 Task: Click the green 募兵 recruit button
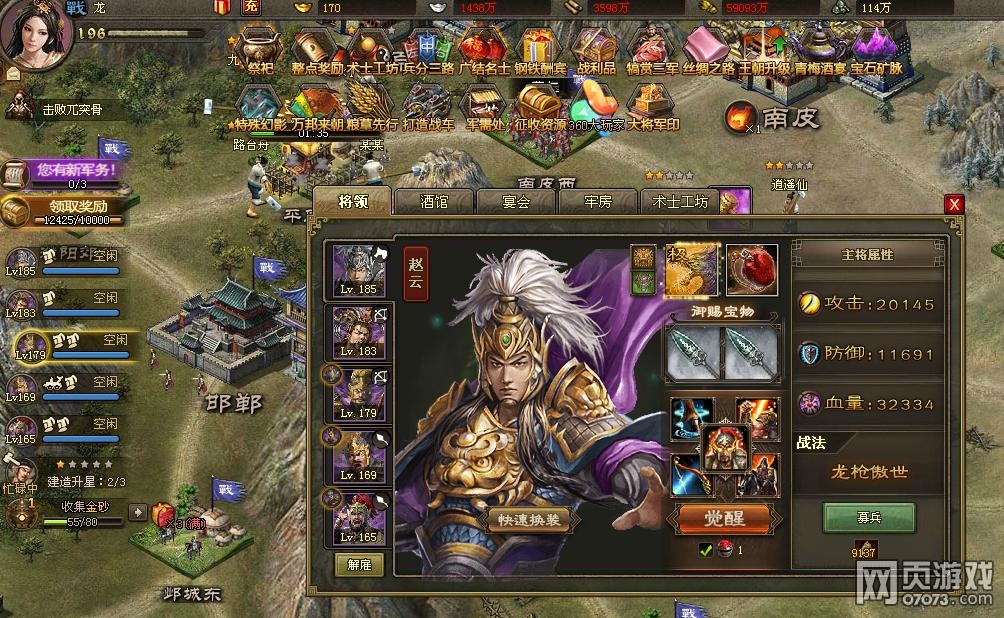pos(868,518)
